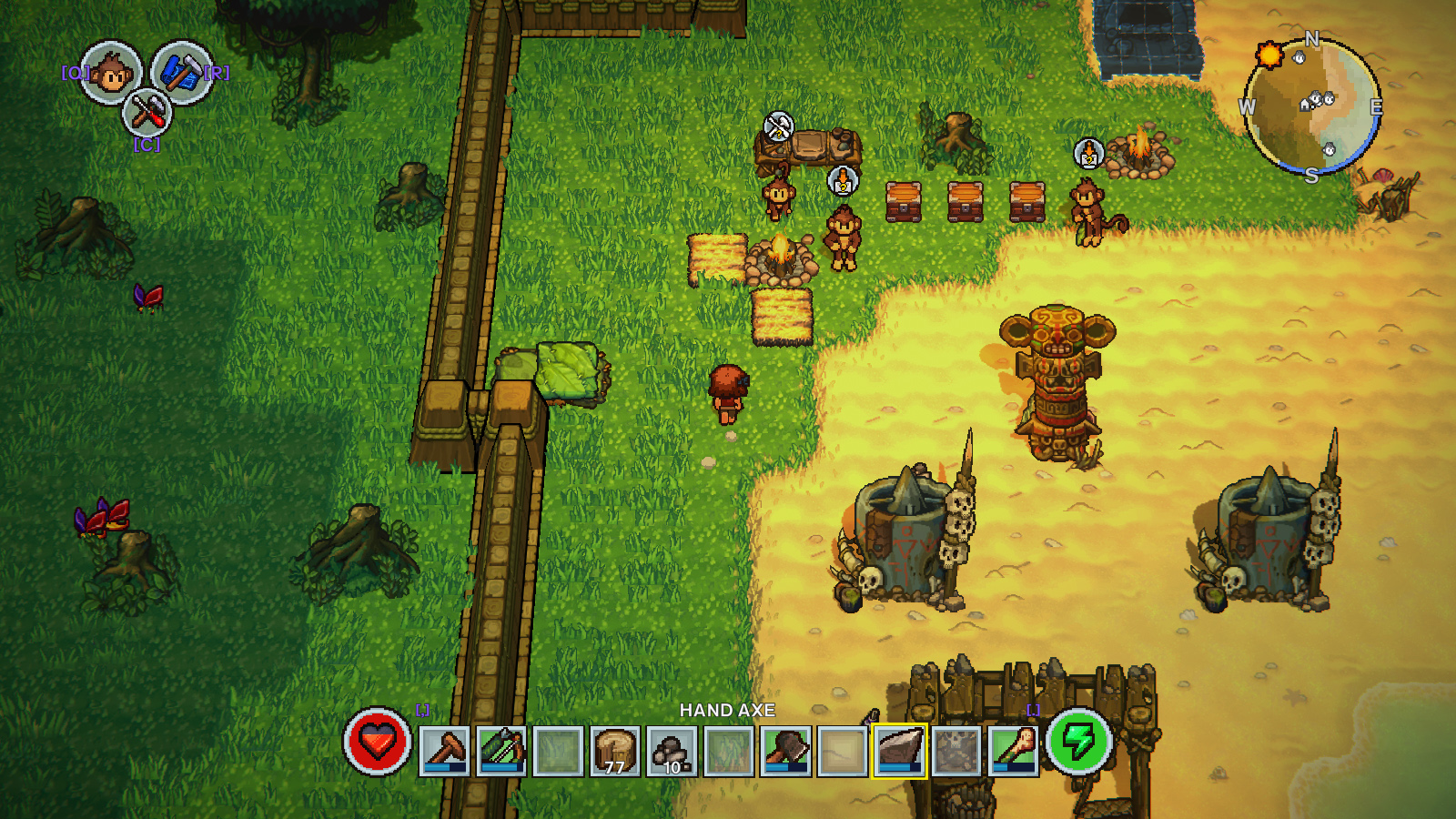Click the home marker on the minimap

pyautogui.click(x=1306, y=105)
